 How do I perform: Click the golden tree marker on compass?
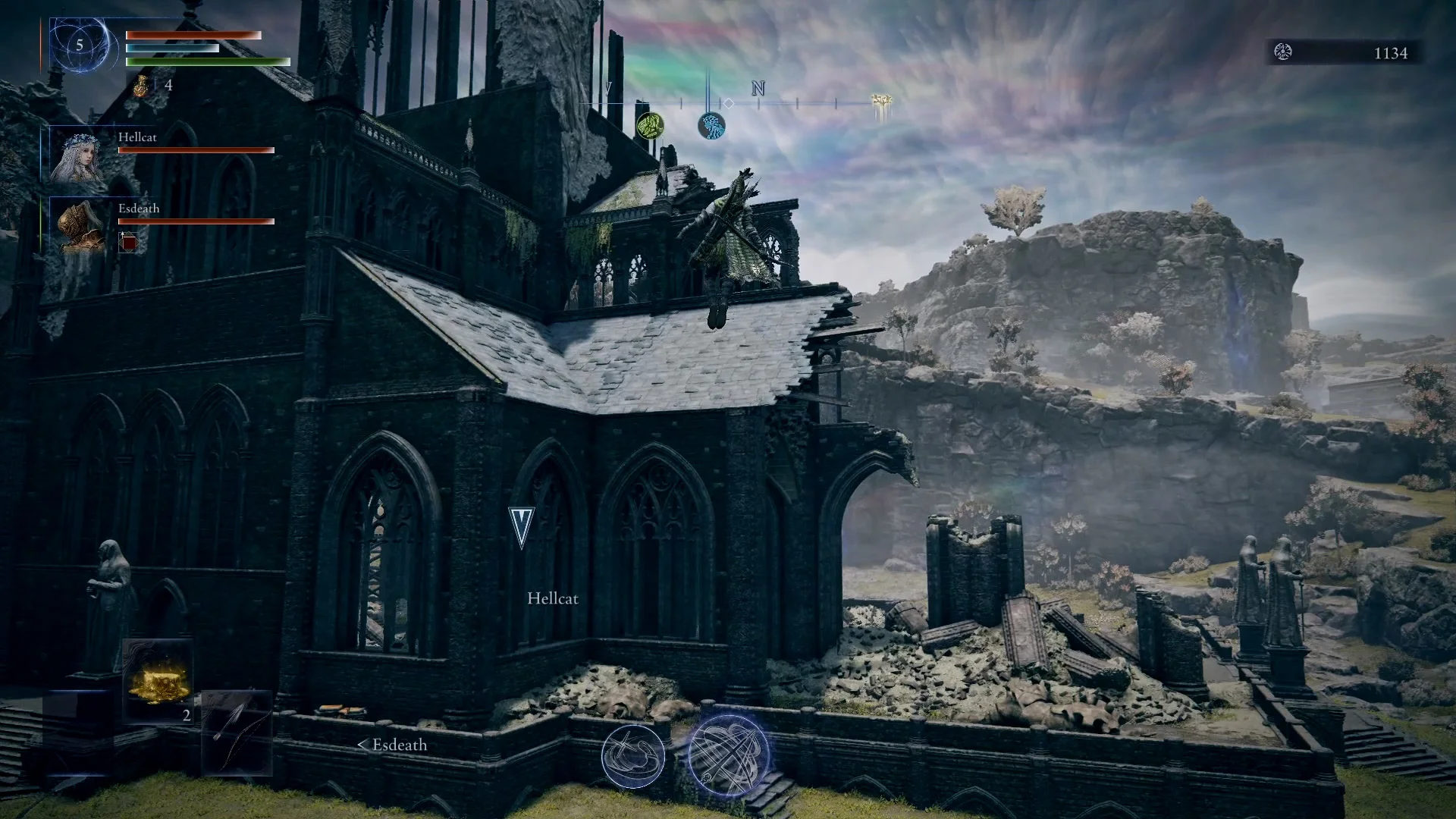[881, 102]
